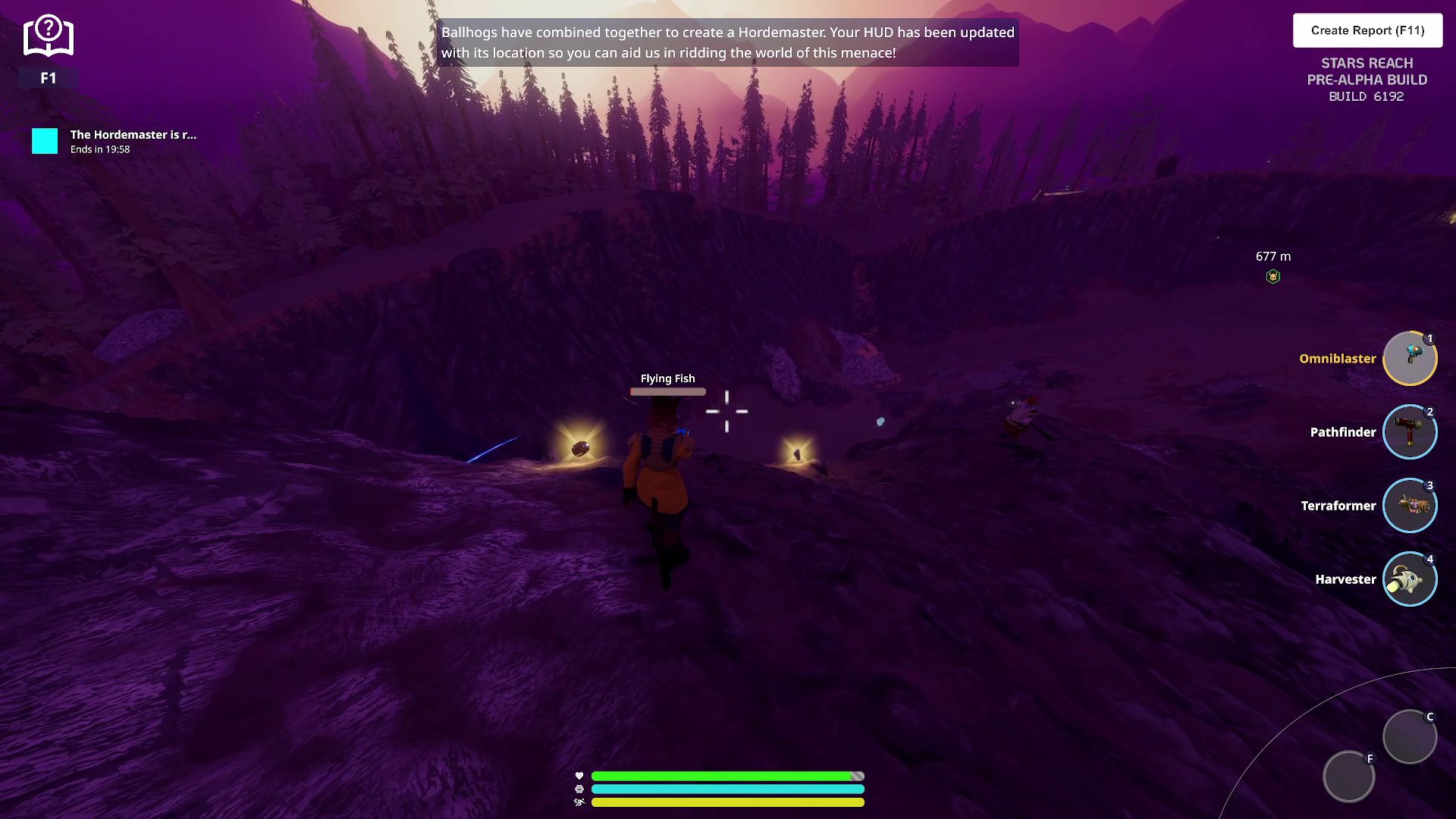Switch to the Terraformer tool
This screenshot has width=1456, height=819.
[x=1409, y=506]
